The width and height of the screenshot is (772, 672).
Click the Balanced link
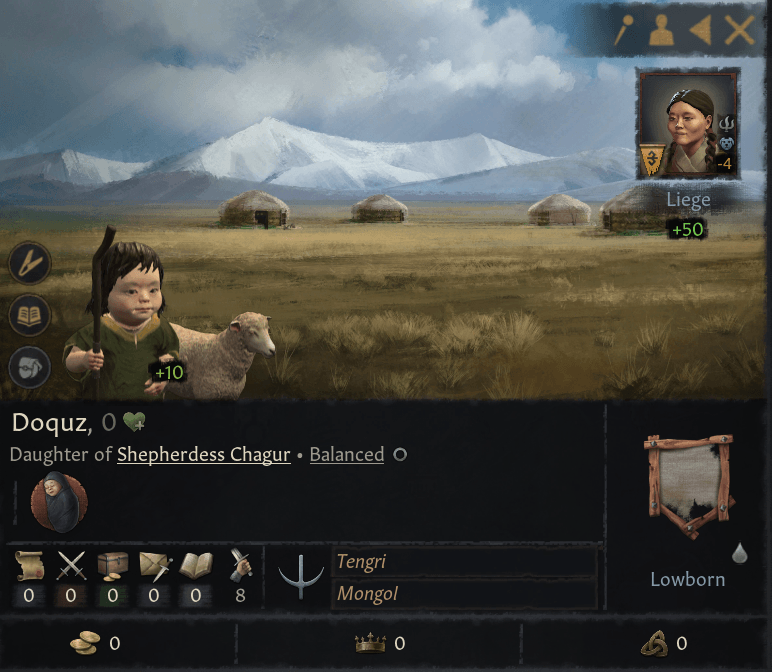[346, 454]
